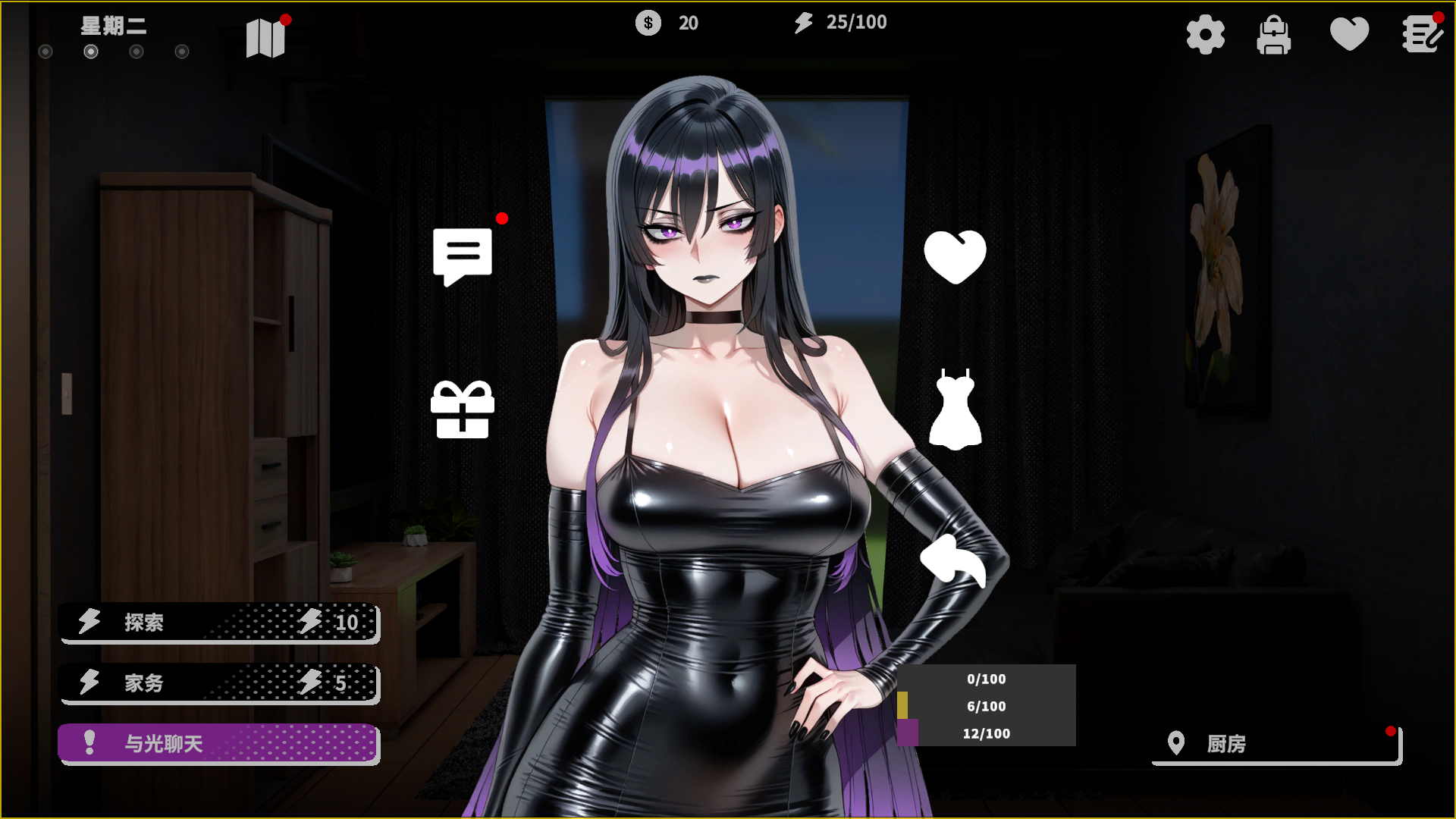Click the 厨房 location button
Image resolution: width=1456 pixels, height=819 pixels.
point(1276,744)
